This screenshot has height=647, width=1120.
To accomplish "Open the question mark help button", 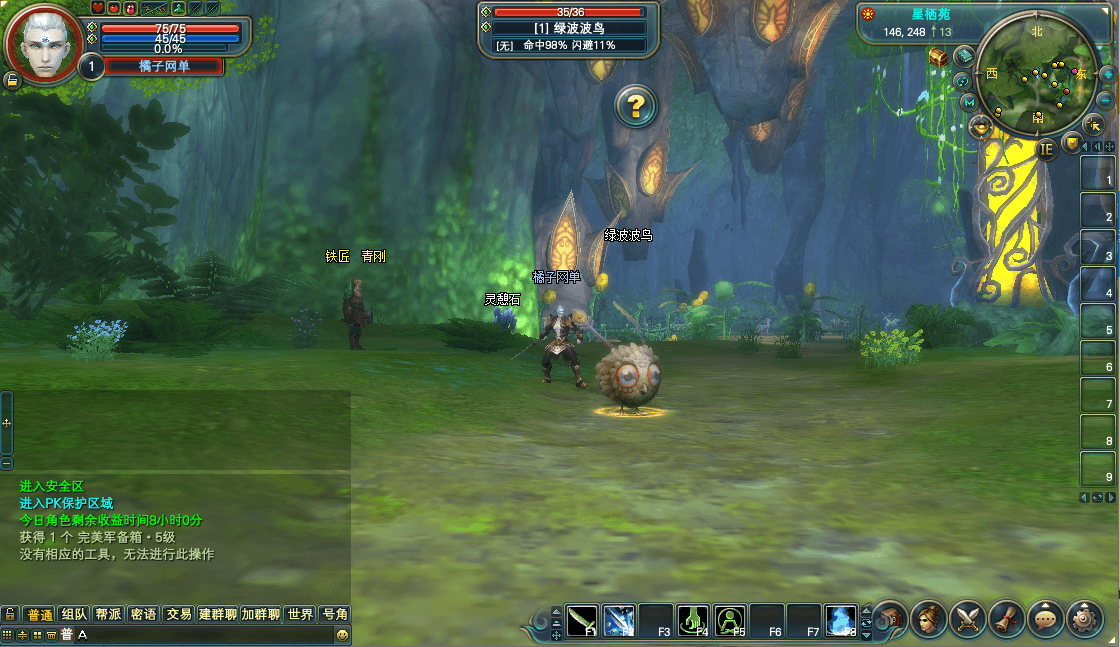I will (x=635, y=105).
